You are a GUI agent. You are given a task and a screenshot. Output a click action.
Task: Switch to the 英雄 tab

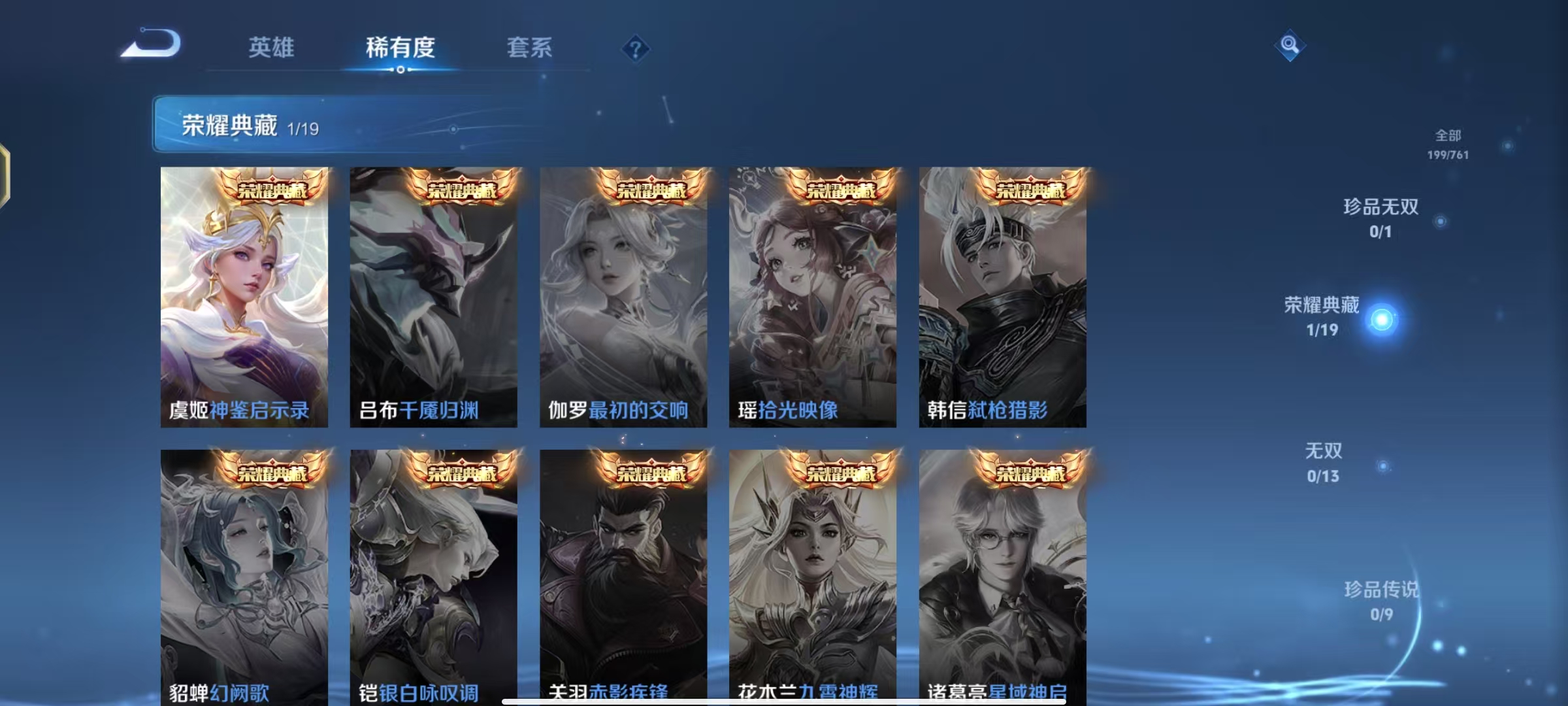tap(270, 48)
